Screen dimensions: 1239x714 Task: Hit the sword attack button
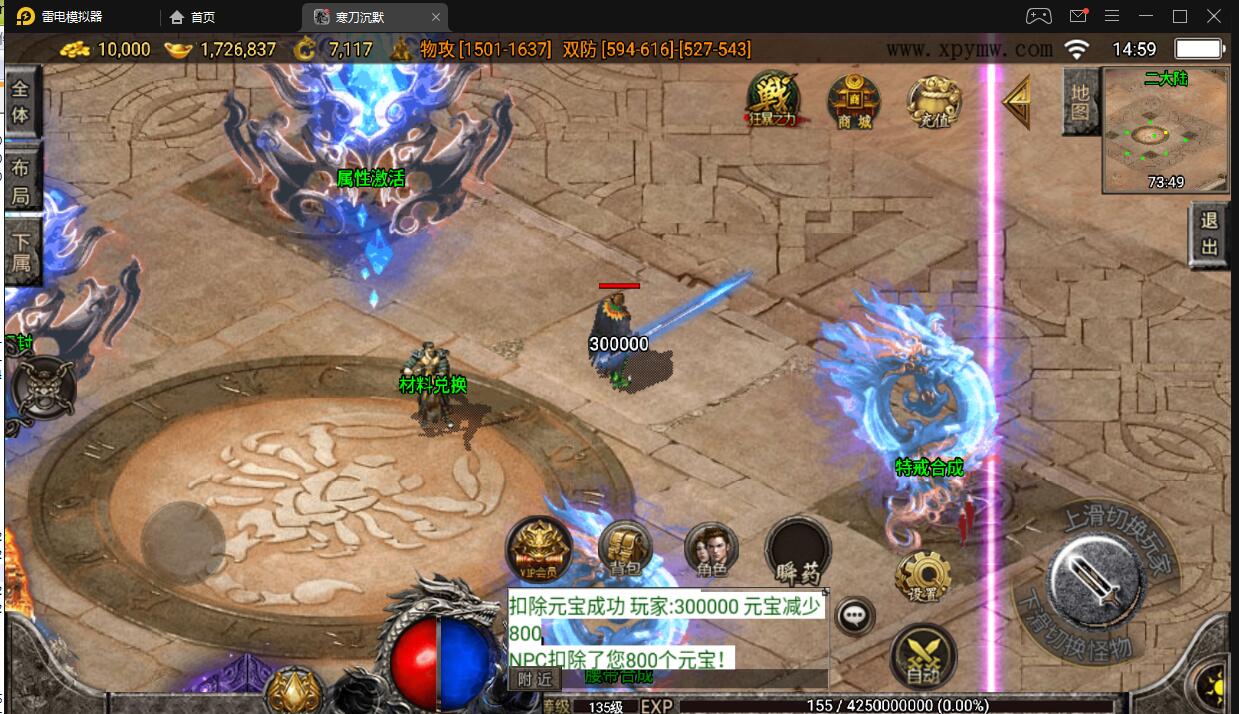(1095, 578)
